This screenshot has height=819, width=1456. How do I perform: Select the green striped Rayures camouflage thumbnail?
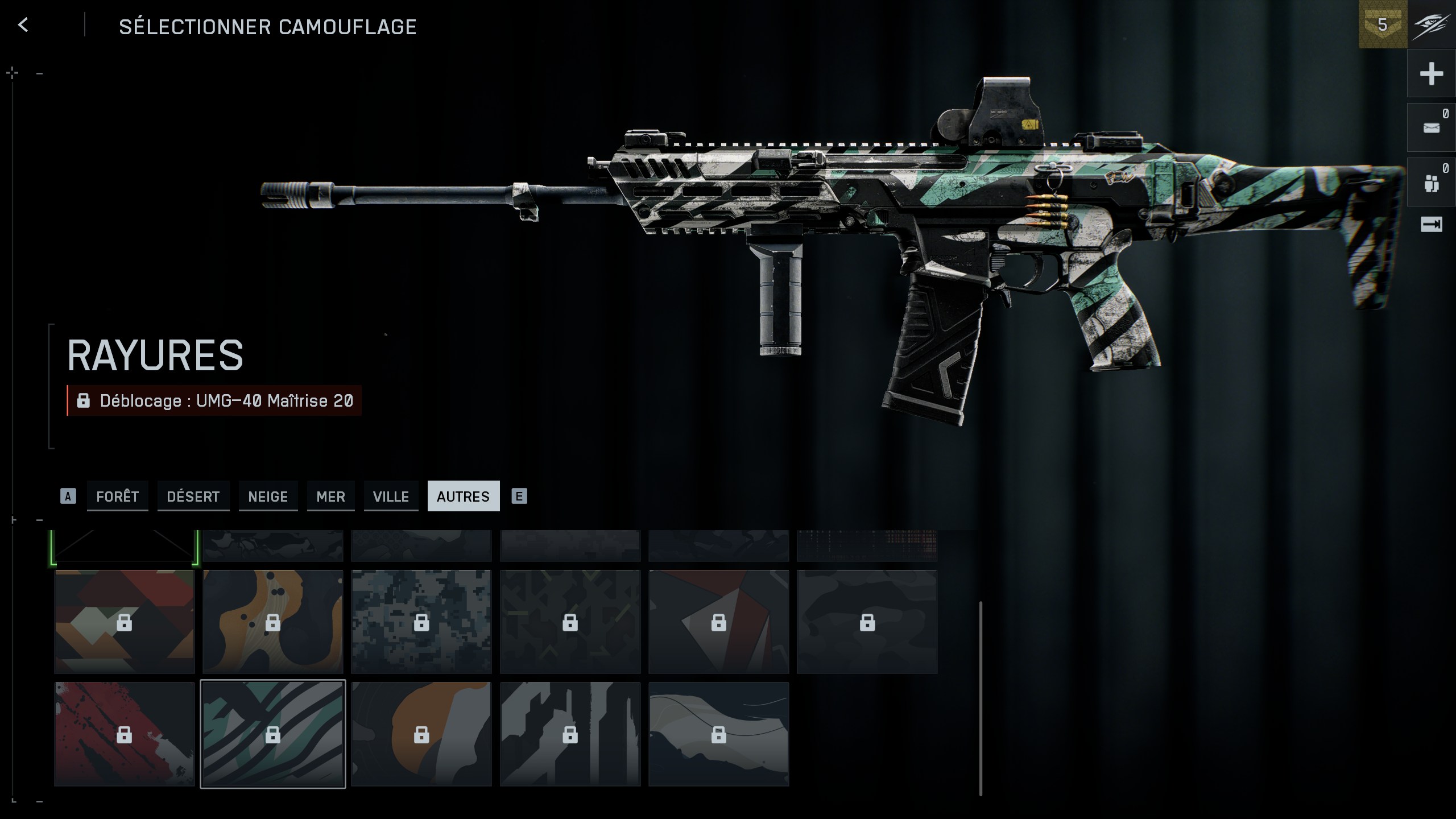tap(273, 734)
